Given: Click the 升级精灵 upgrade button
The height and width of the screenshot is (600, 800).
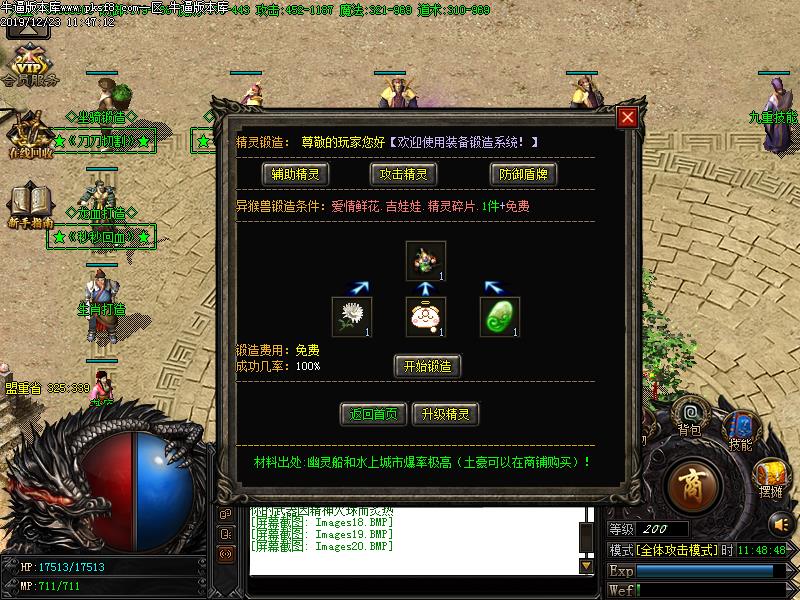Looking at the screenshot, I should [445, 414].
